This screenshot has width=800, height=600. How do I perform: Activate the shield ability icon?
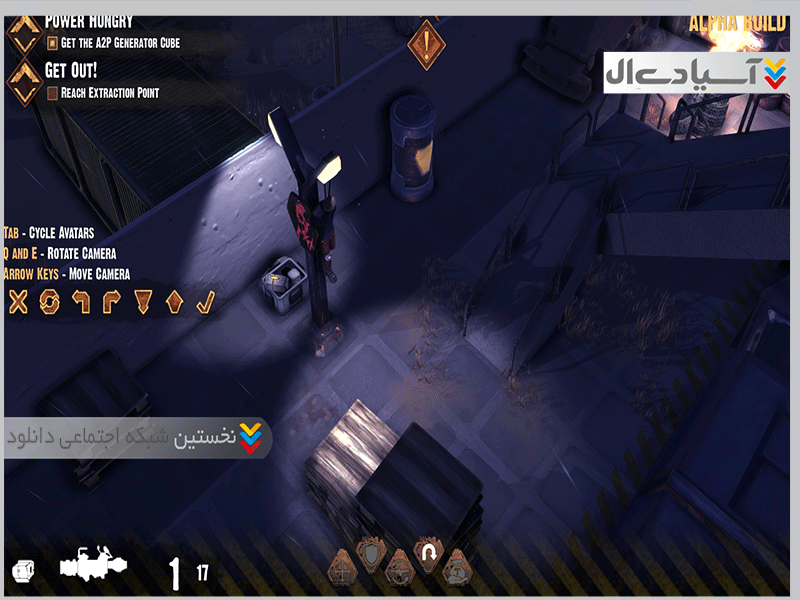(371, 557)
